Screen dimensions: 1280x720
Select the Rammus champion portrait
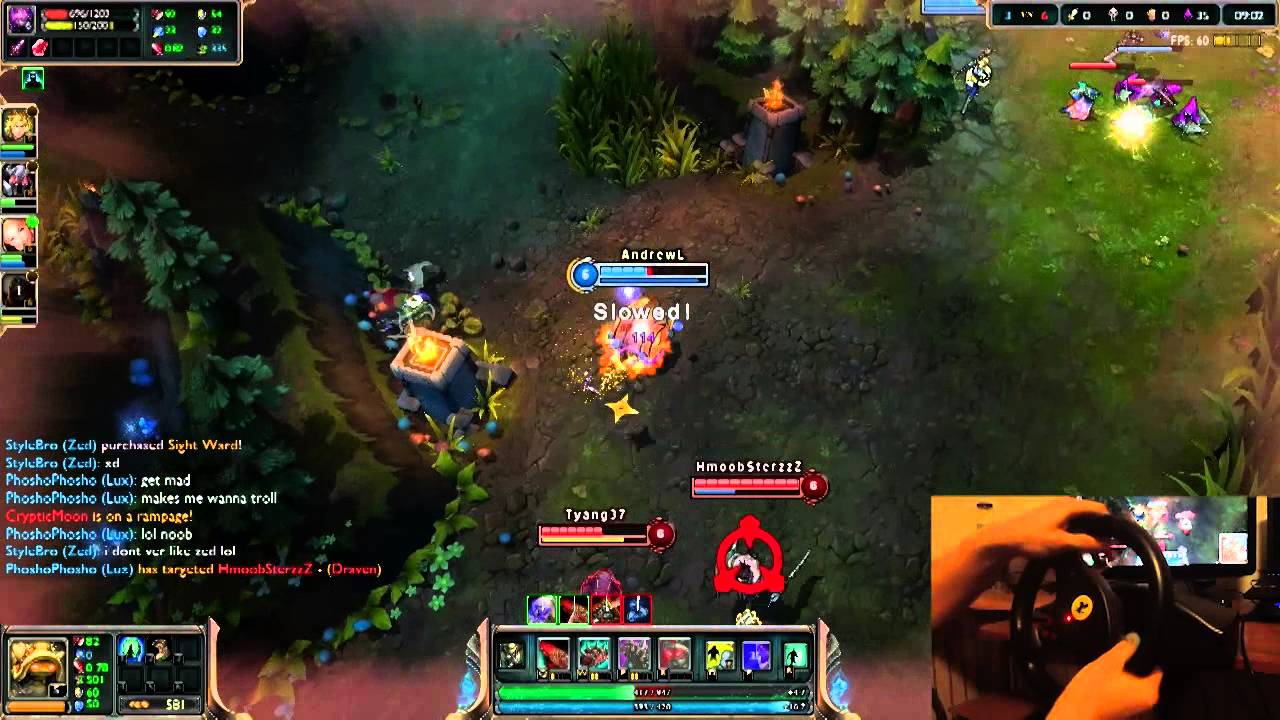tap(38, 665)
